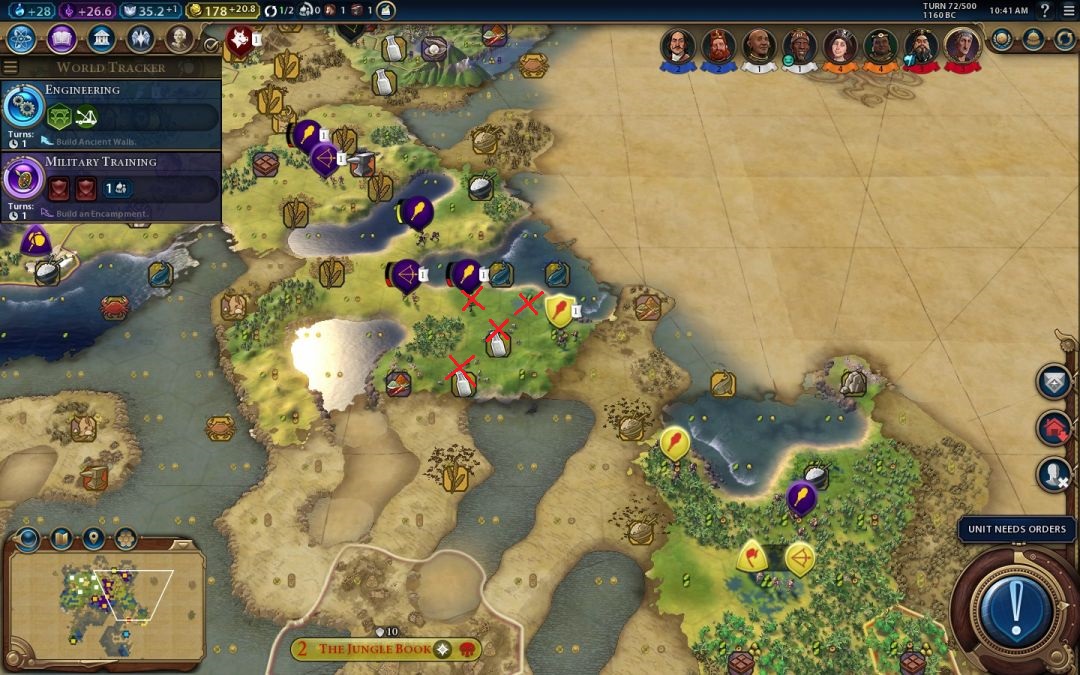Open the Great People portrait button
Viewport: 1080px width, 675px height.
pos(179,39)
